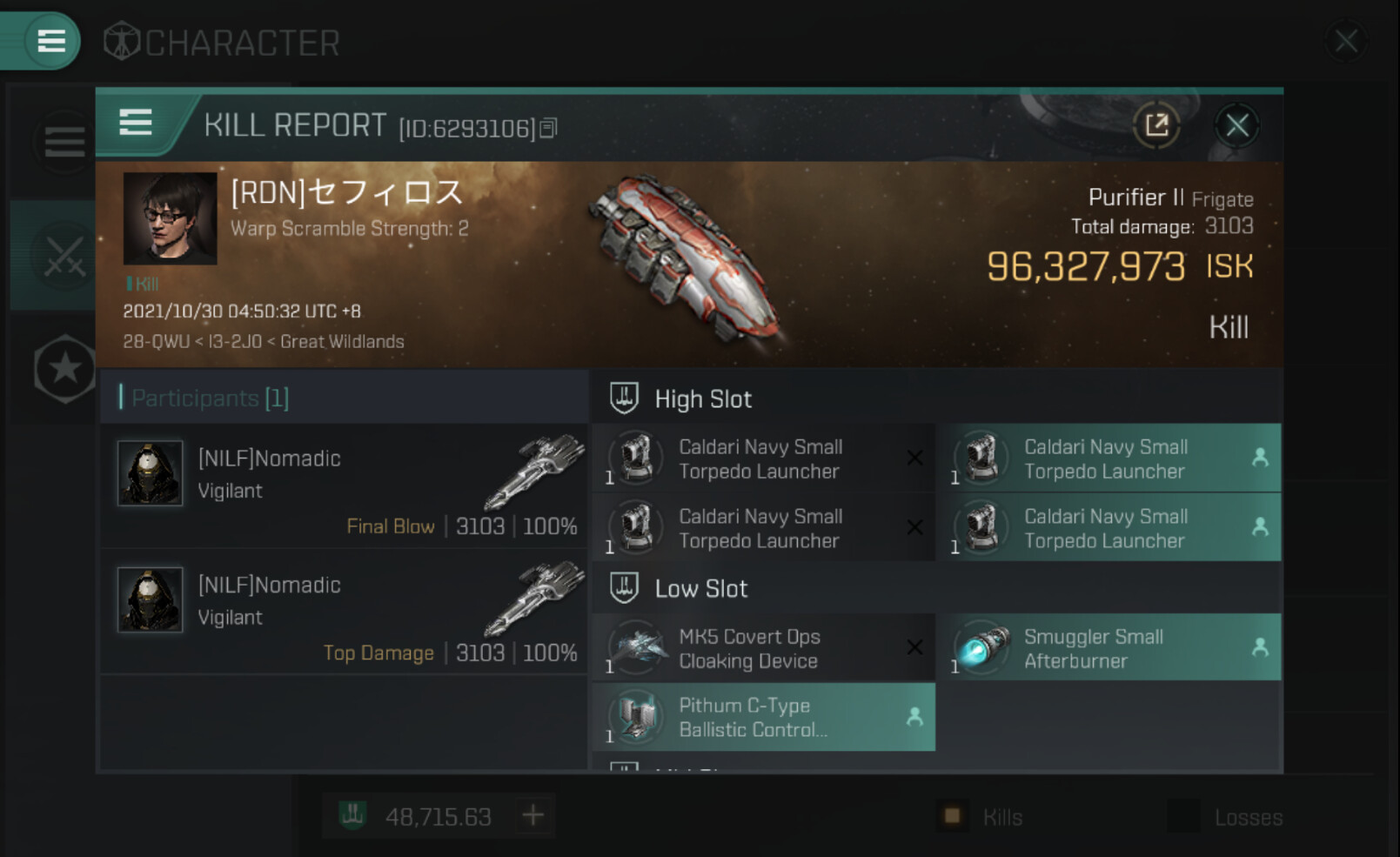Share the kill report via export icon

(1156, 126)
